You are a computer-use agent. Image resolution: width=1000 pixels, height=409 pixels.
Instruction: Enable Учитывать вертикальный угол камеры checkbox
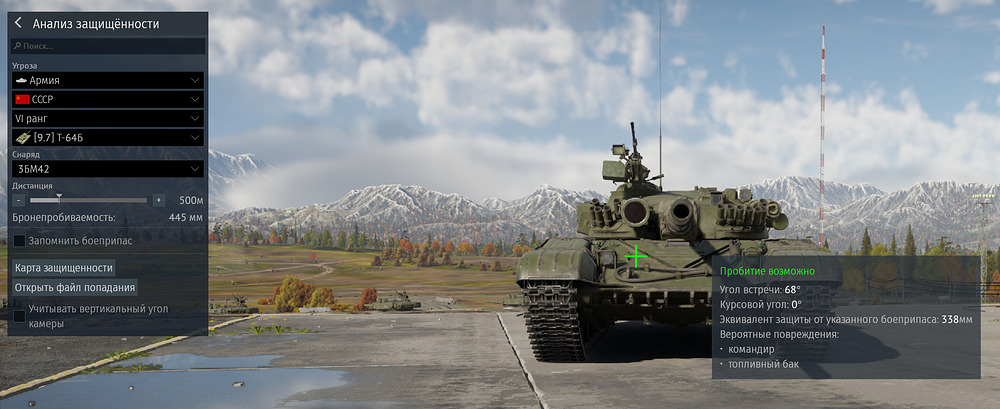pos(19,316)
